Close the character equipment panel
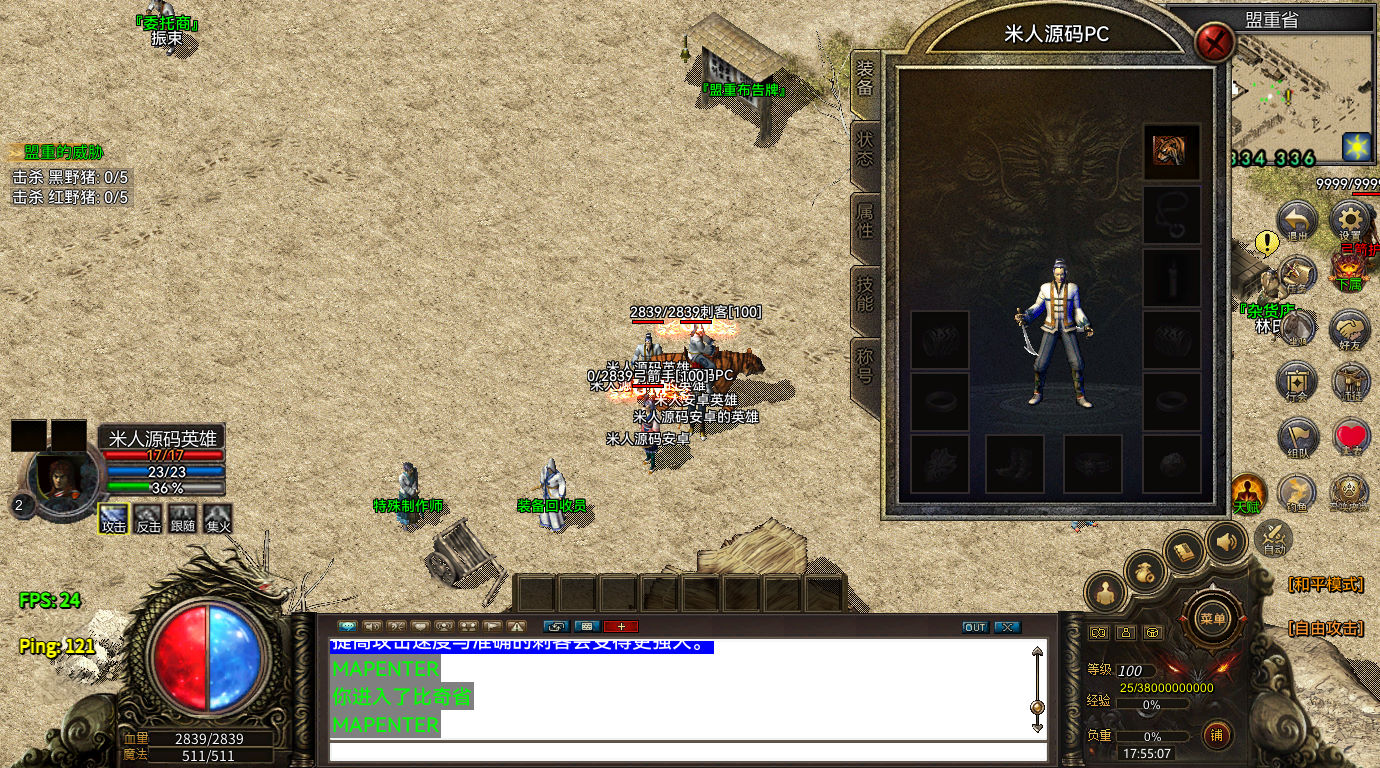 1215,43
